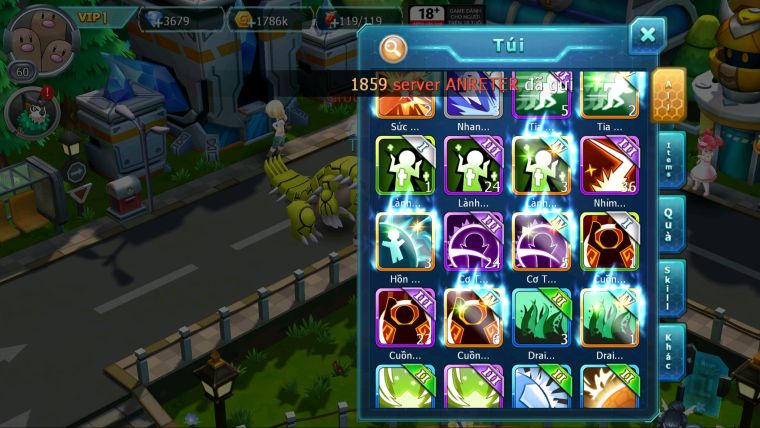Screen dimensions: 760x428
Task: Close the Túi bag window
Action: pyautogui.click(x=647, y=36)
